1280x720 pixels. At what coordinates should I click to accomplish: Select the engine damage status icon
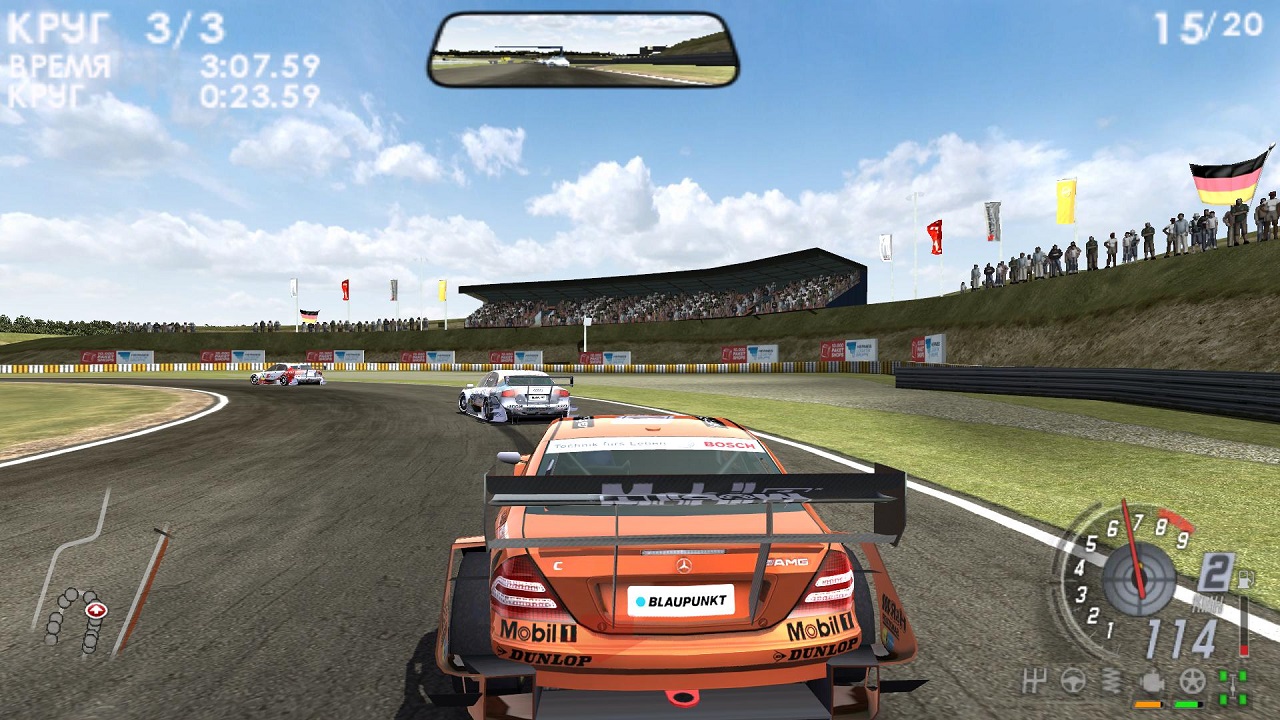click(1152, 682)
